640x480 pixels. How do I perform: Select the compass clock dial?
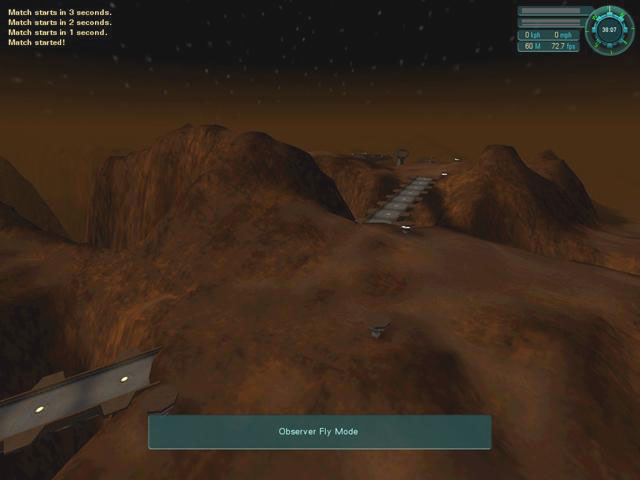(x=609, y=30)
